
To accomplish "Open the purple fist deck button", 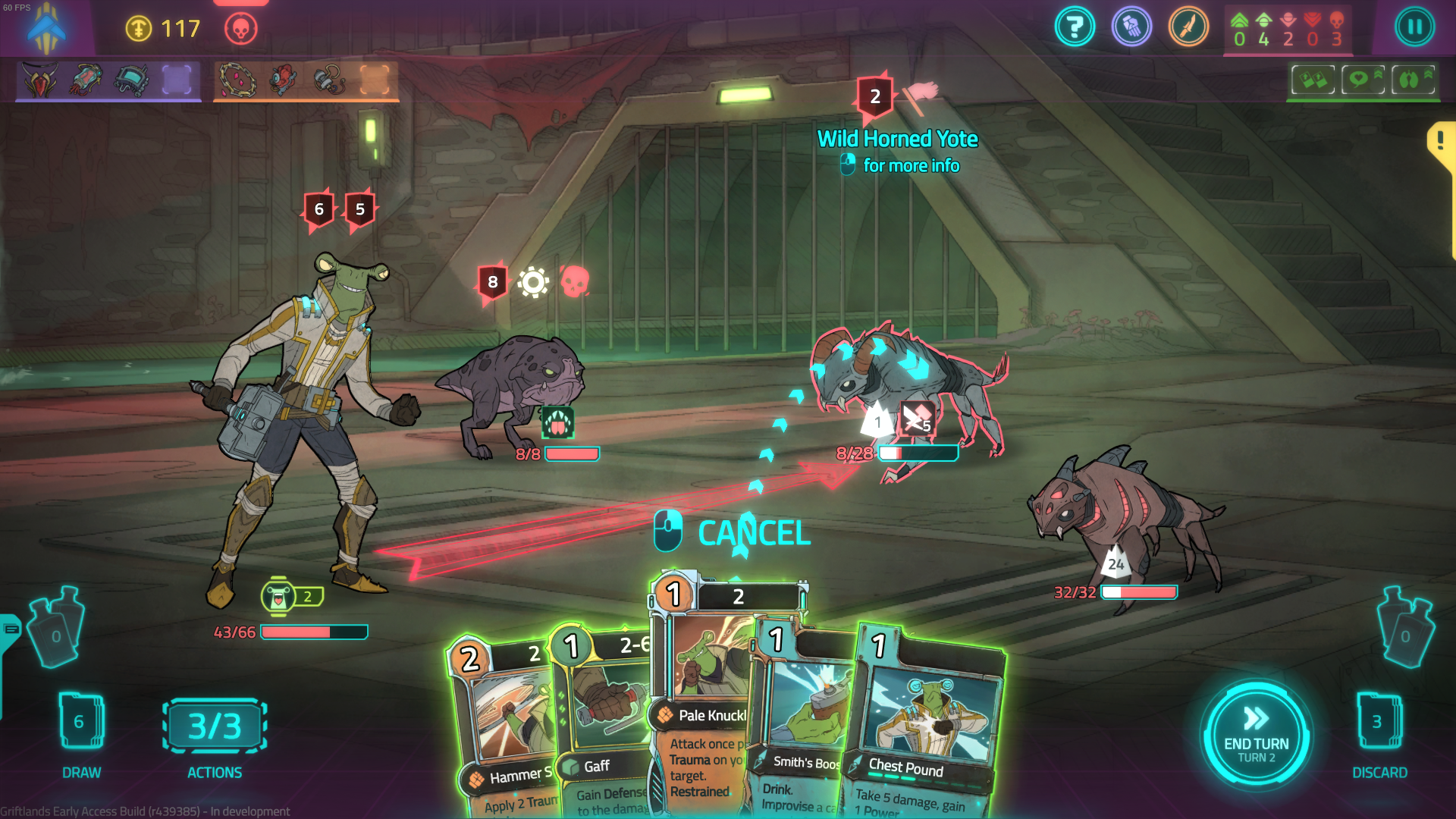I will coord(1131,27).
